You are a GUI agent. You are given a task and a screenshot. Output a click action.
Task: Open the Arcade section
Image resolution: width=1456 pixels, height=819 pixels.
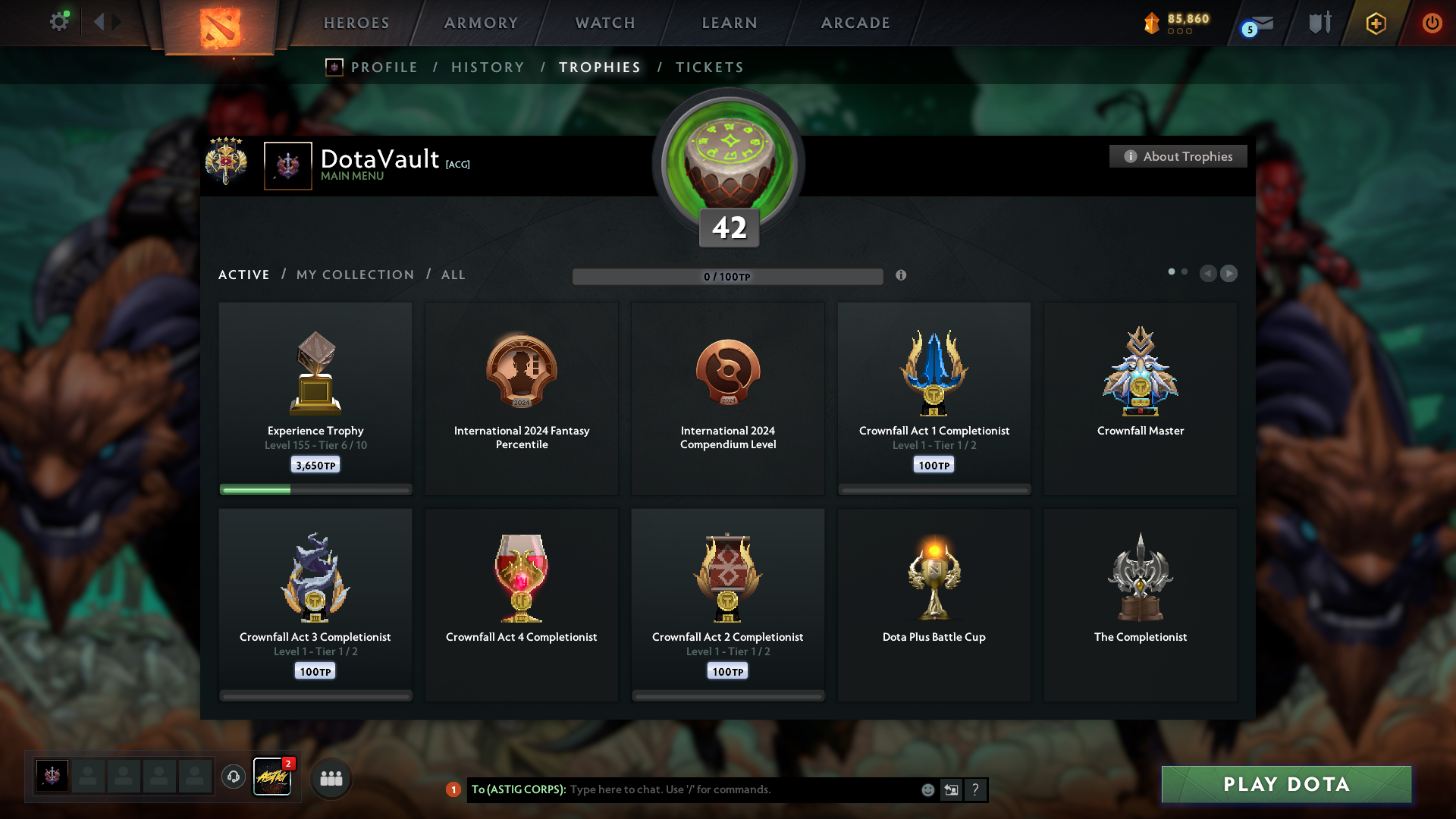(x=855, y=23)
